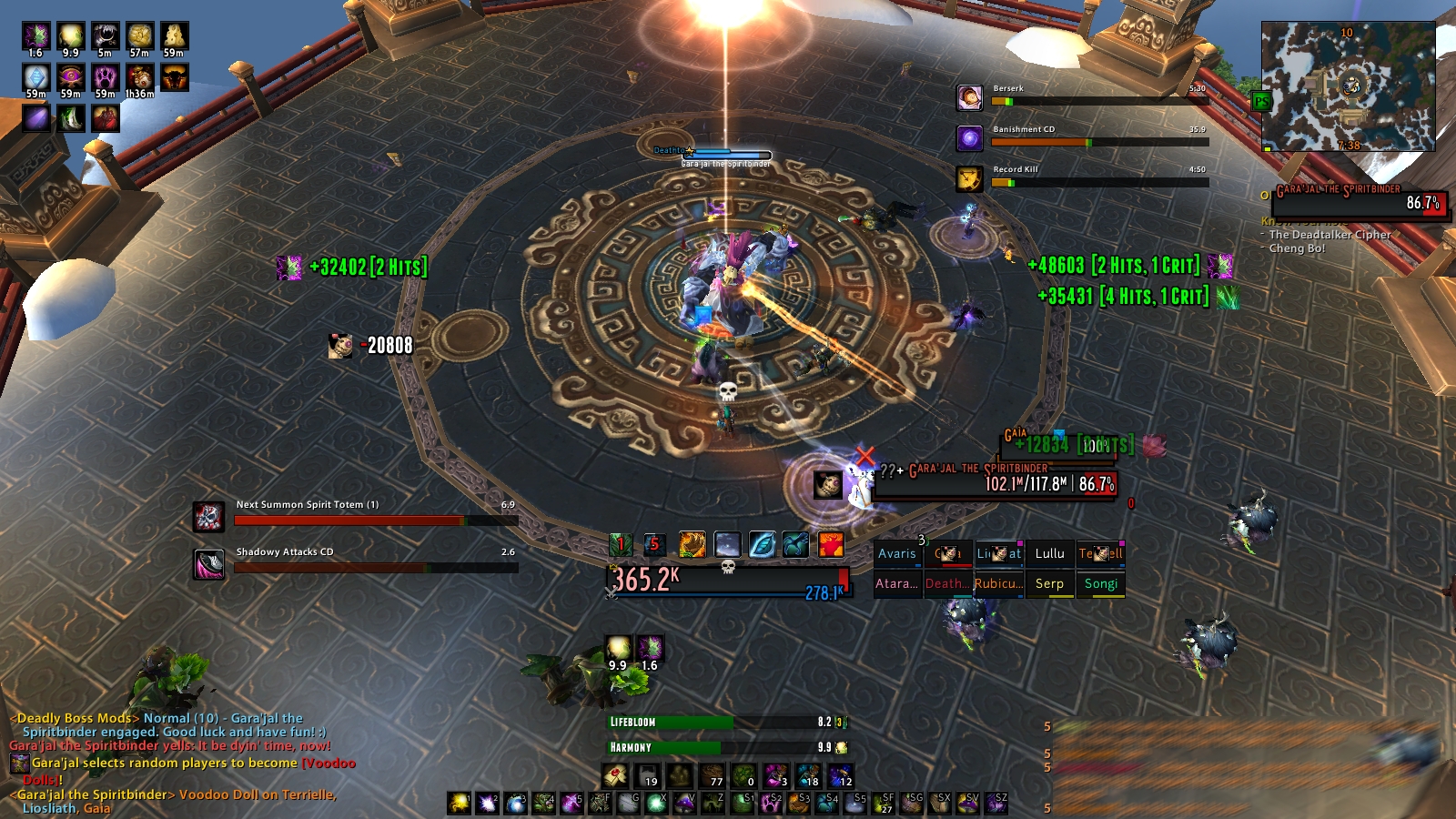Target Rubicu in the raid frames

[x=998, y=583]
